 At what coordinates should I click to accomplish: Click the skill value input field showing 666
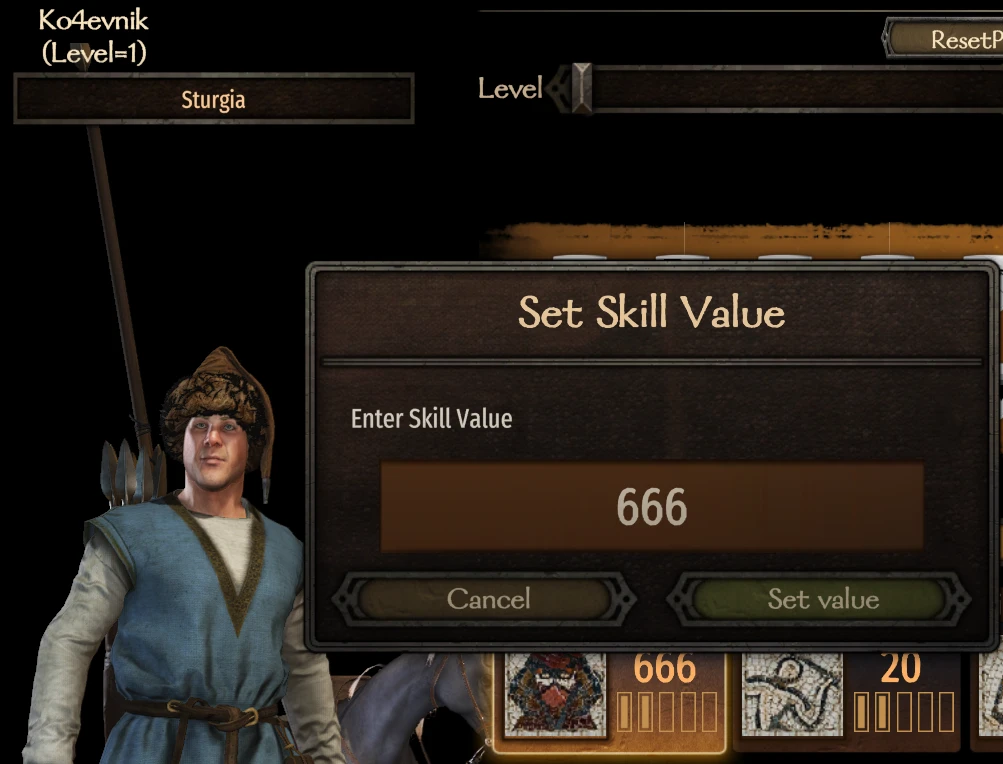[x=651, y=507]
